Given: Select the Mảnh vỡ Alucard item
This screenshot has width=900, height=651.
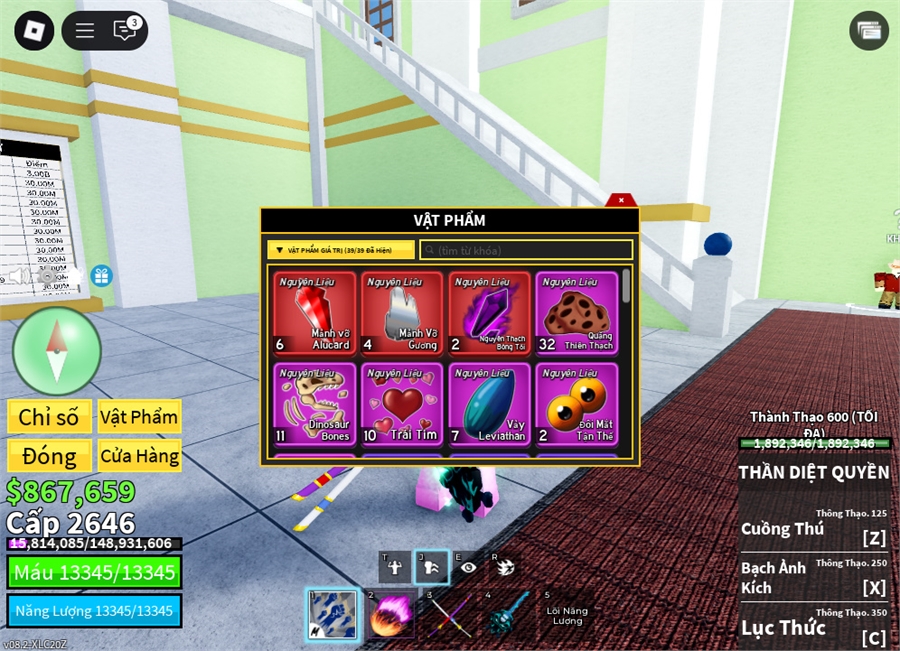Looking at the screenshot, I should point(315,313).
